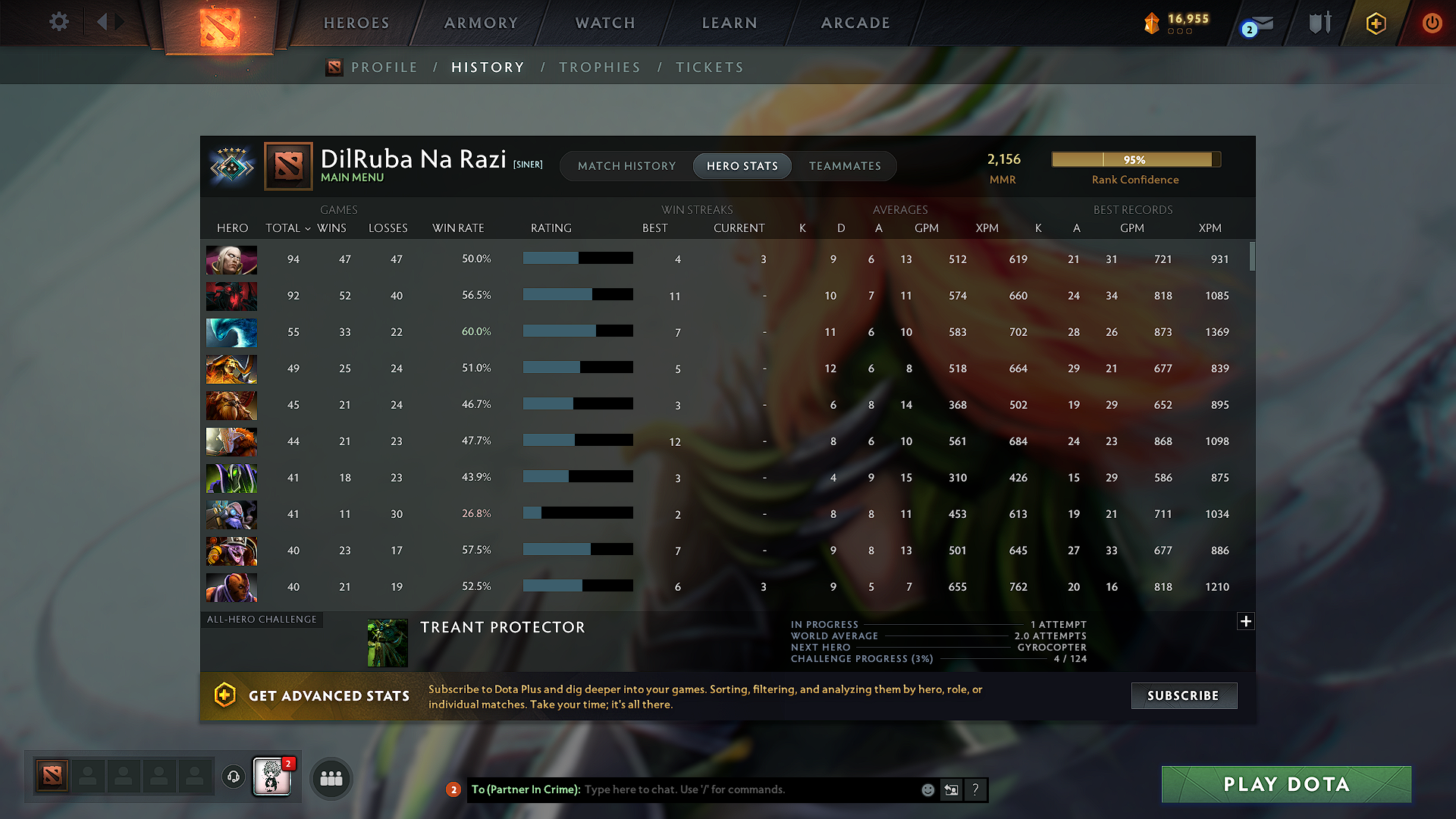Open the chat wheel icon beside chat

coord(952,789)
